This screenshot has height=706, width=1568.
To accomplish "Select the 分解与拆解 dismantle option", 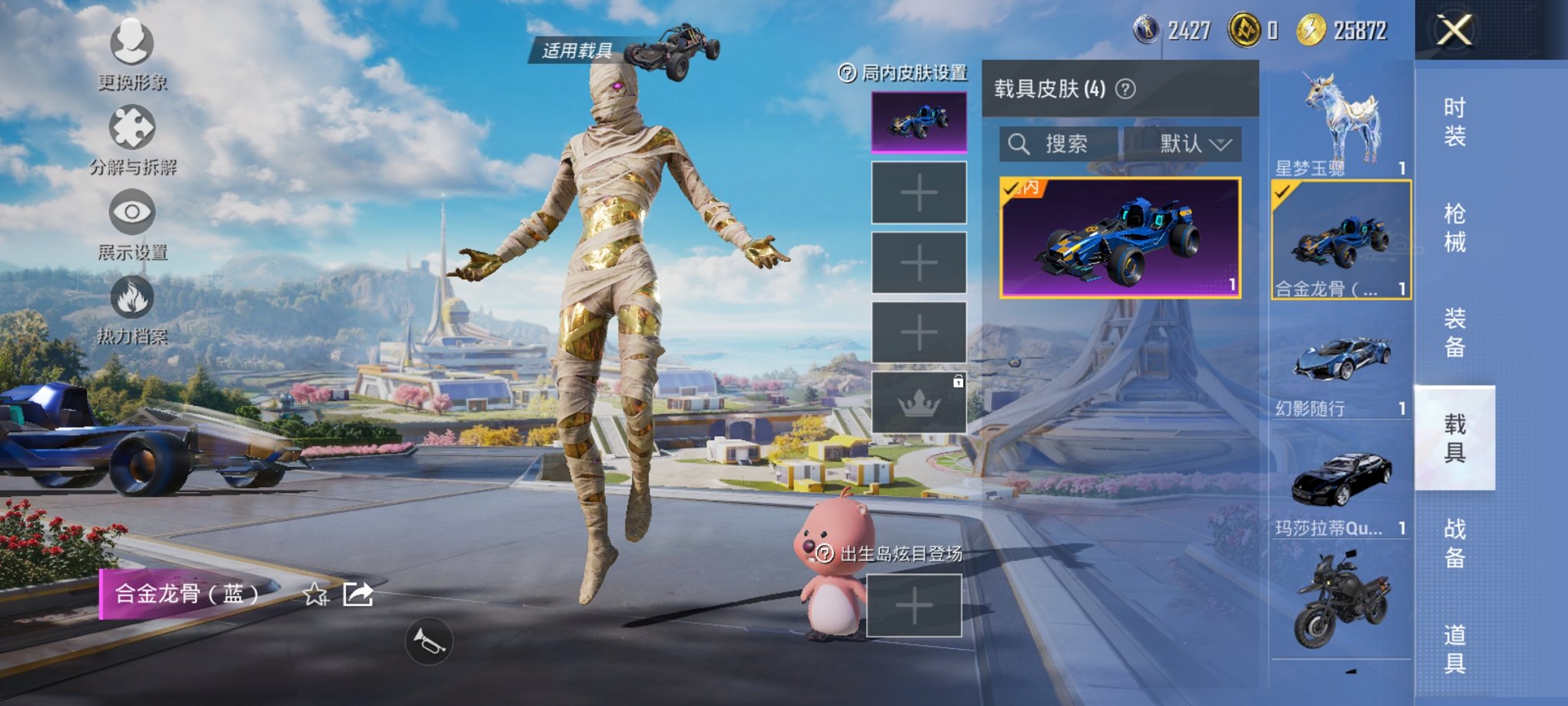I will point(131,137).
